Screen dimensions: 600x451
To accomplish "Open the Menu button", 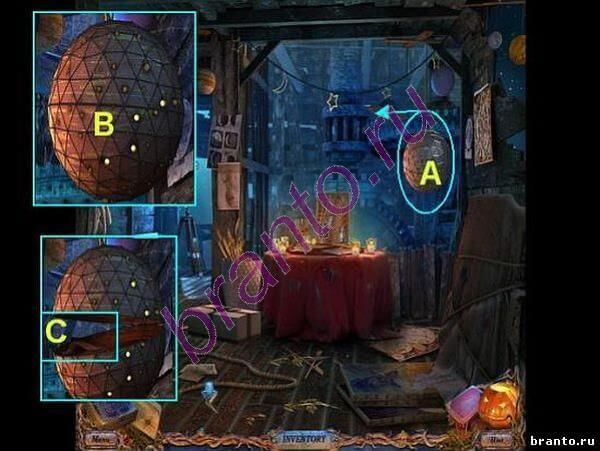I will click(100, 437).
